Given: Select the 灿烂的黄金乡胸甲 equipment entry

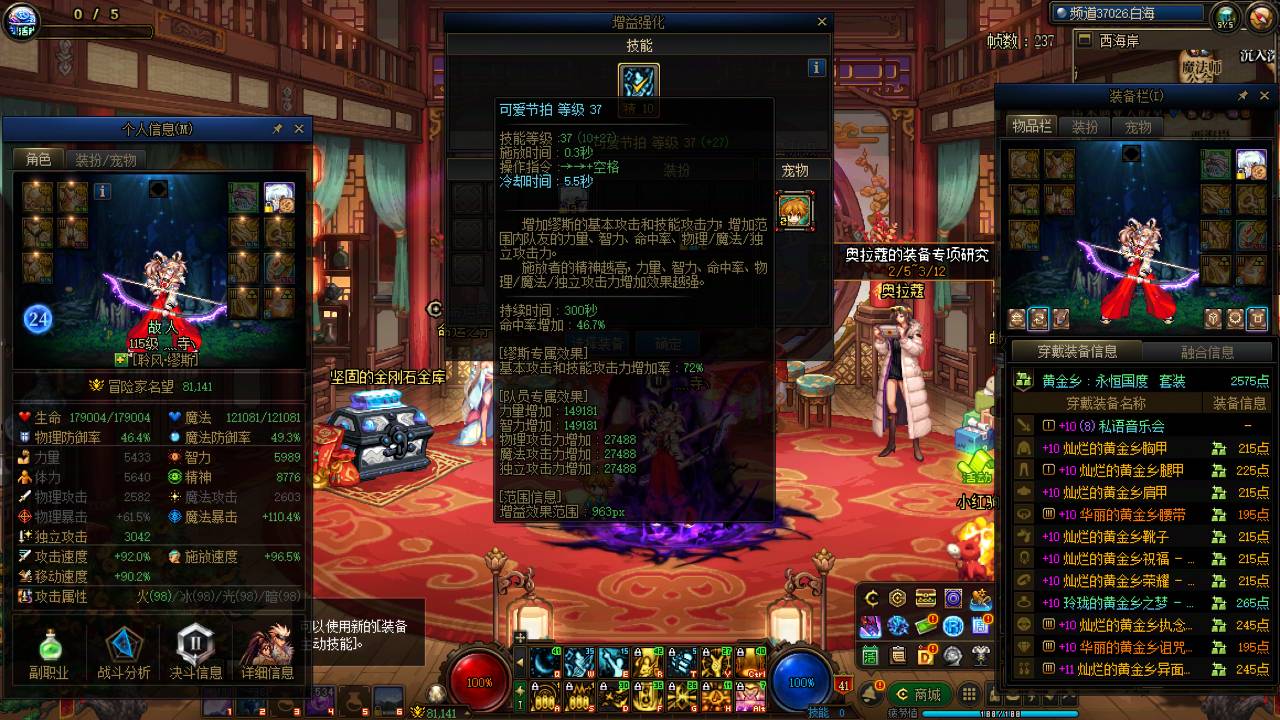Looking at the screenshot, I should (1105, 449).
